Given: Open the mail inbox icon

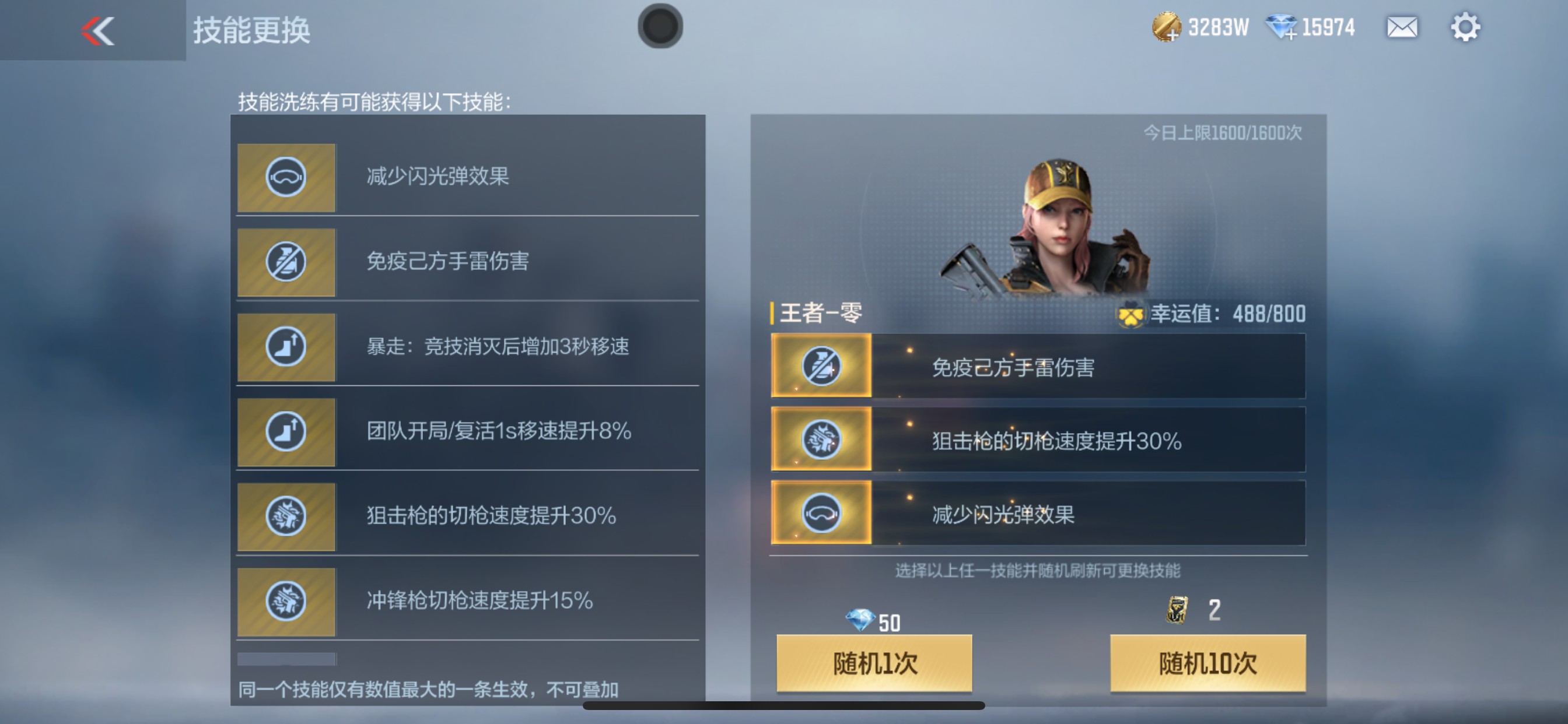Looking at the screenshot, I should [1402, 27].
